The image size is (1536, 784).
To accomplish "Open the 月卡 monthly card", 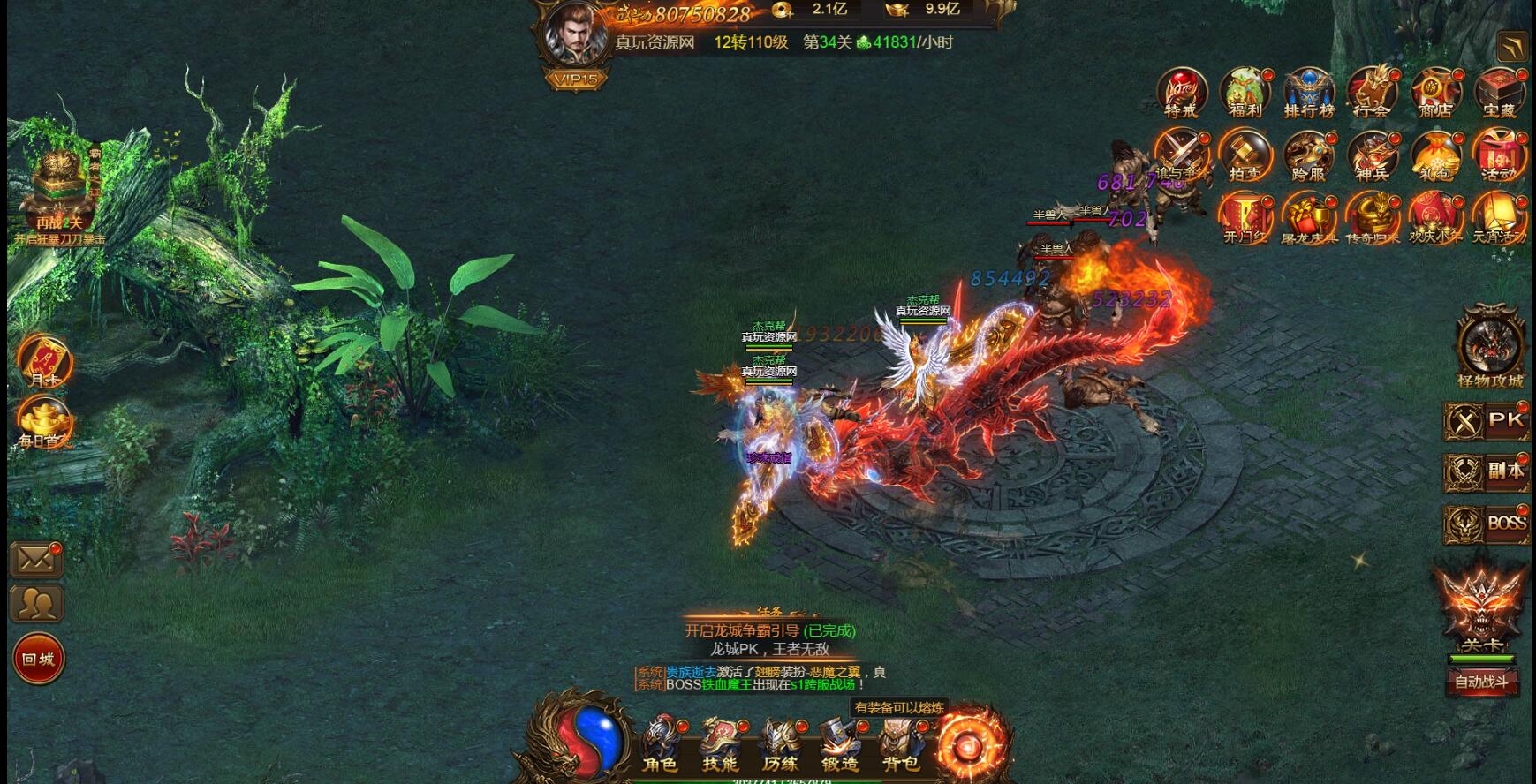I will tap(43, 360).
